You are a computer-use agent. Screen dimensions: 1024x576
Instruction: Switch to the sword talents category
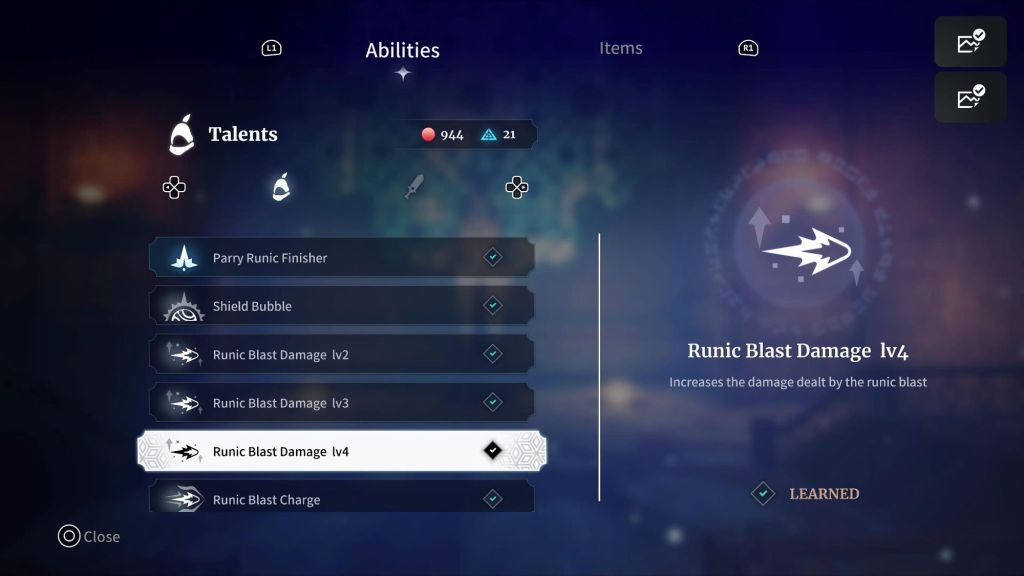pos(413,187)
